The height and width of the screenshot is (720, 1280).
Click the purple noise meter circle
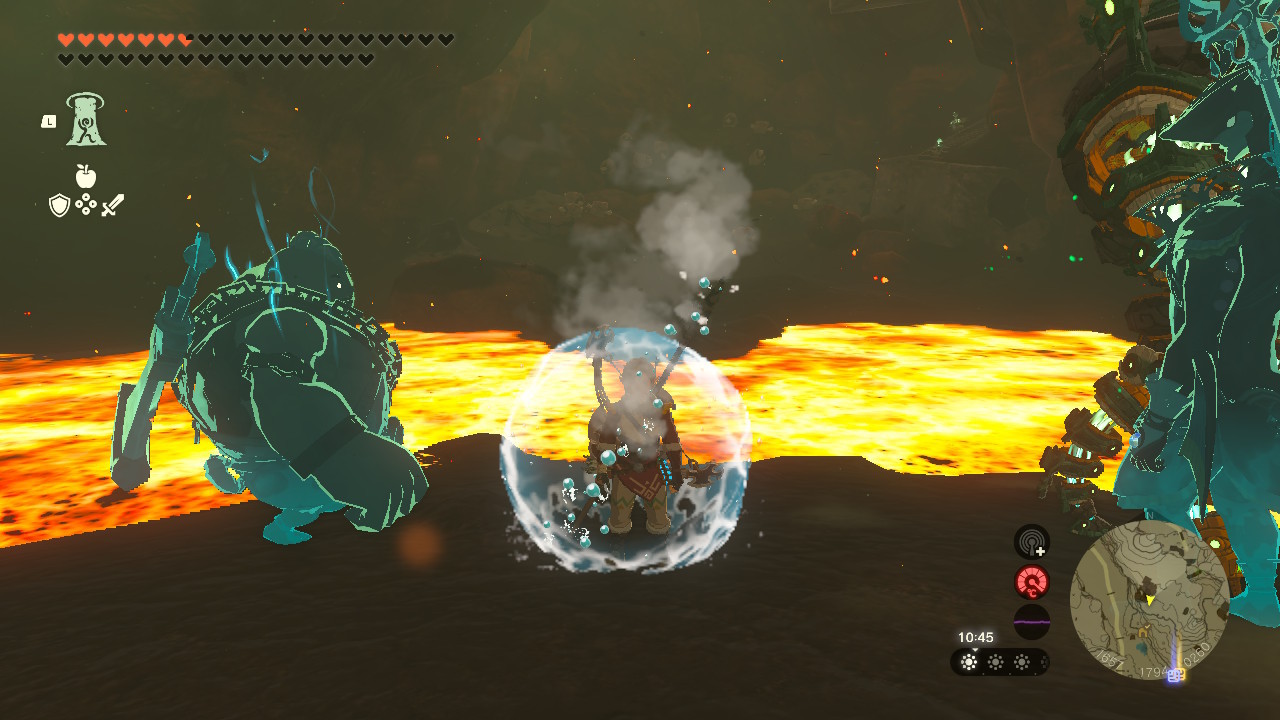[x=1031, y=622]
